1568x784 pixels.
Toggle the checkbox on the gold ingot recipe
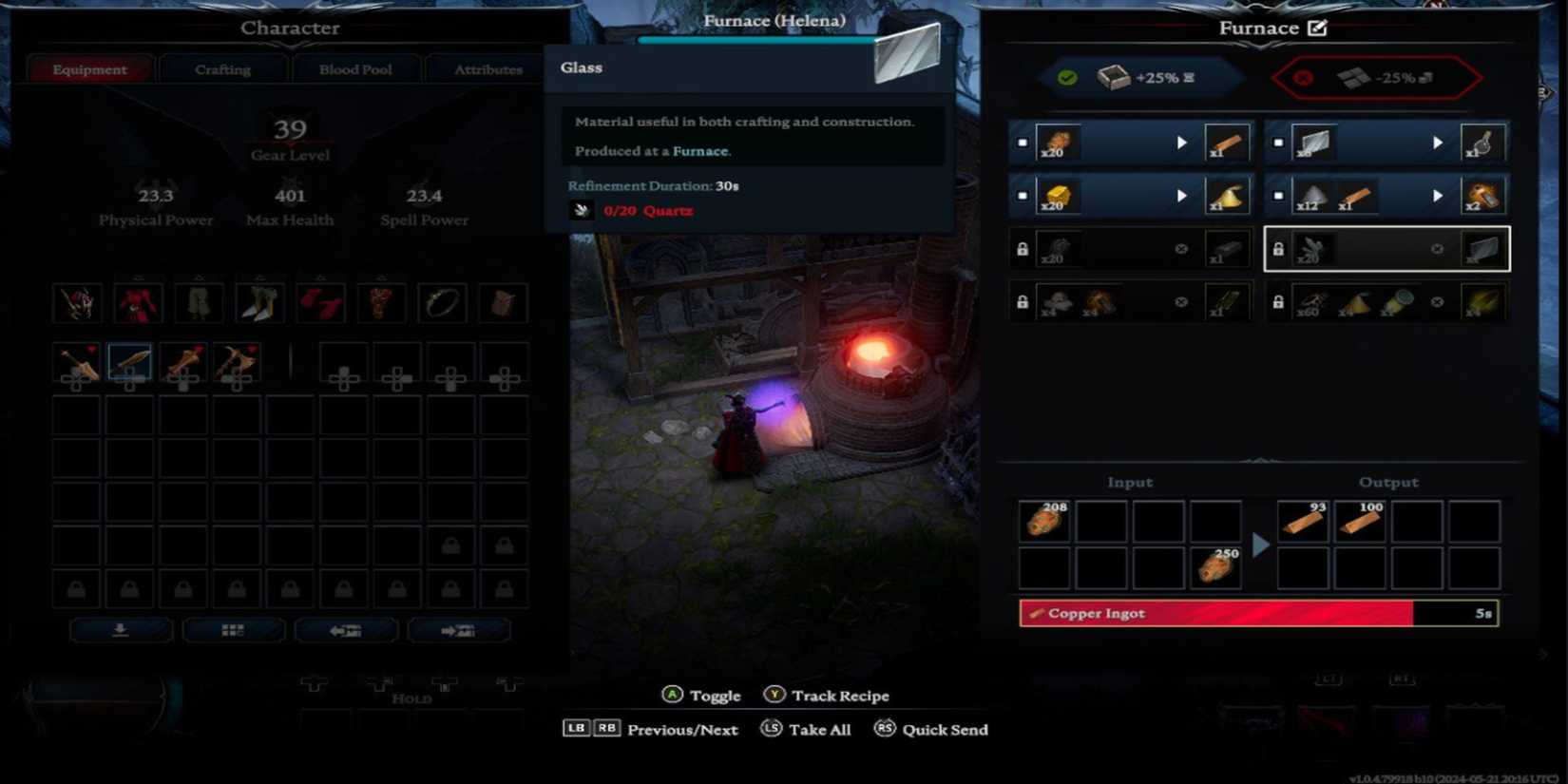[x=1023, y=196]
